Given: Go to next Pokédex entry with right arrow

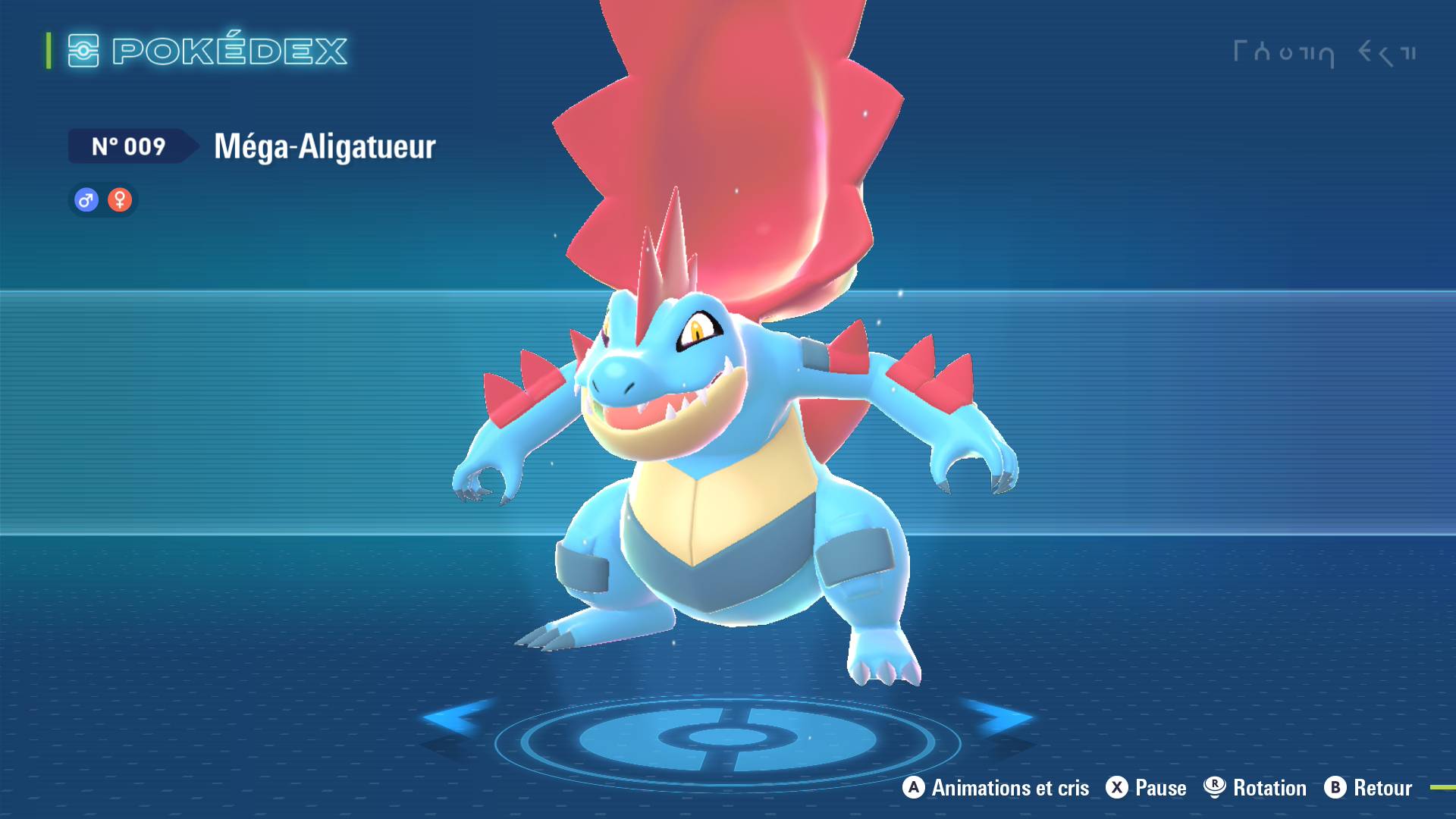Looking at the screenshot, I should click(x=1001, y=717).
